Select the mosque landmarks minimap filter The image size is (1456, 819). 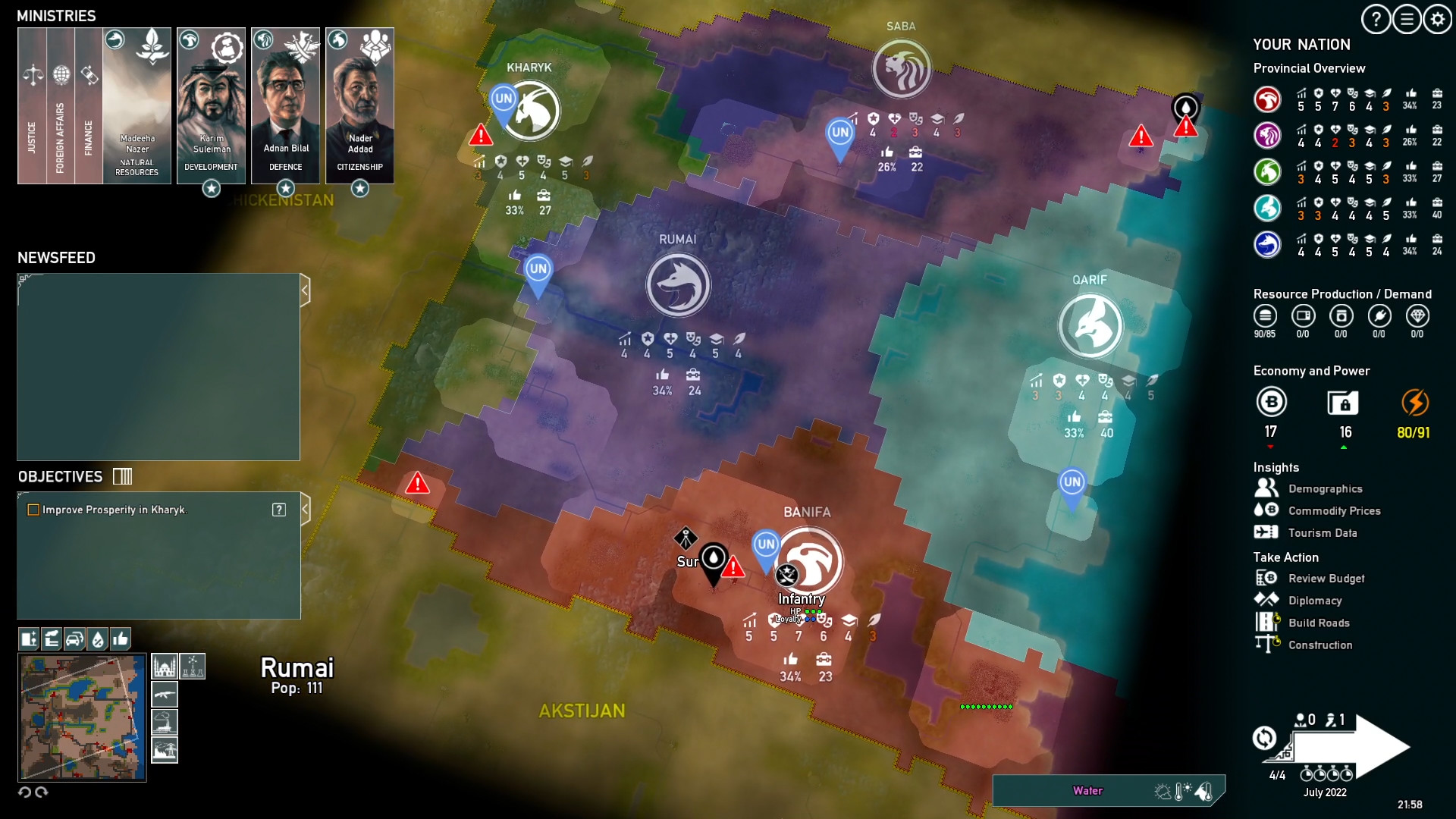(165, 666)
